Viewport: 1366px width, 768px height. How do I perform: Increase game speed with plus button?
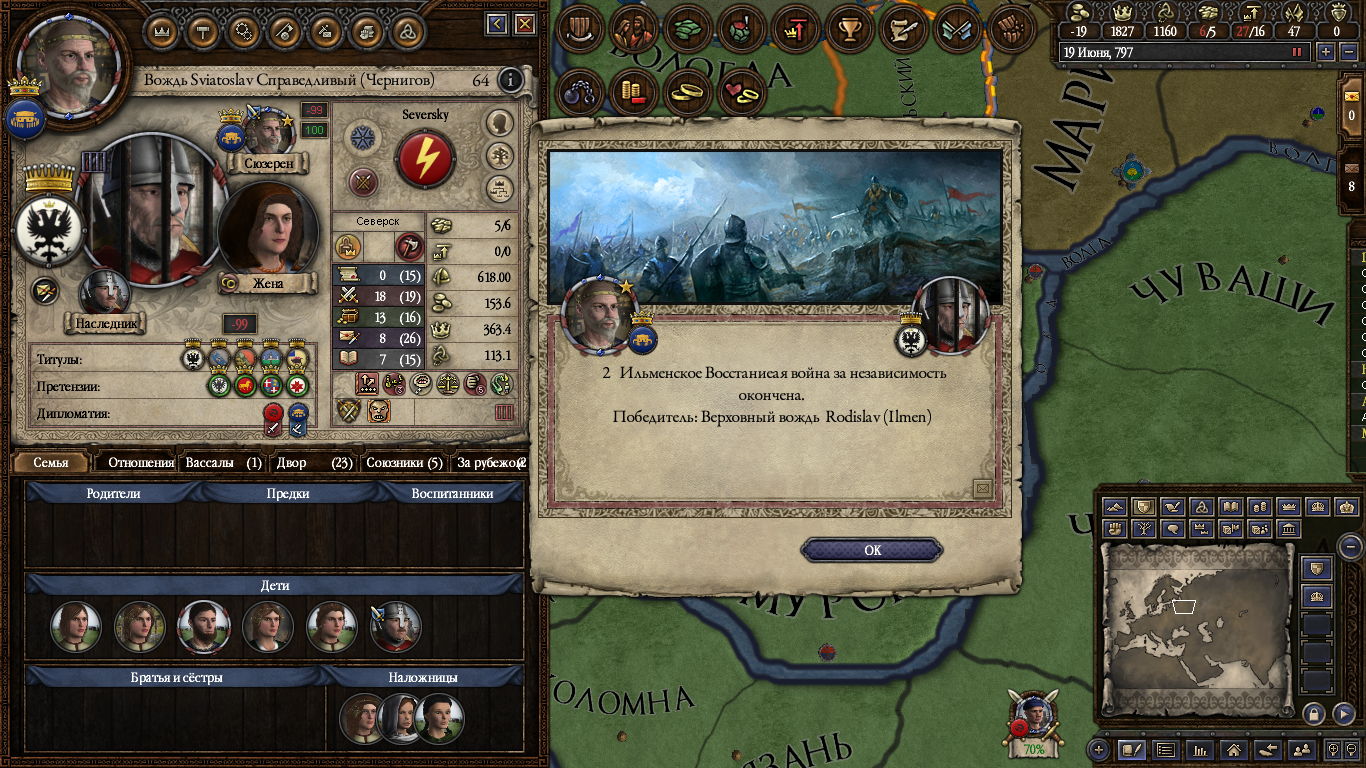(x=1326, y=52)
